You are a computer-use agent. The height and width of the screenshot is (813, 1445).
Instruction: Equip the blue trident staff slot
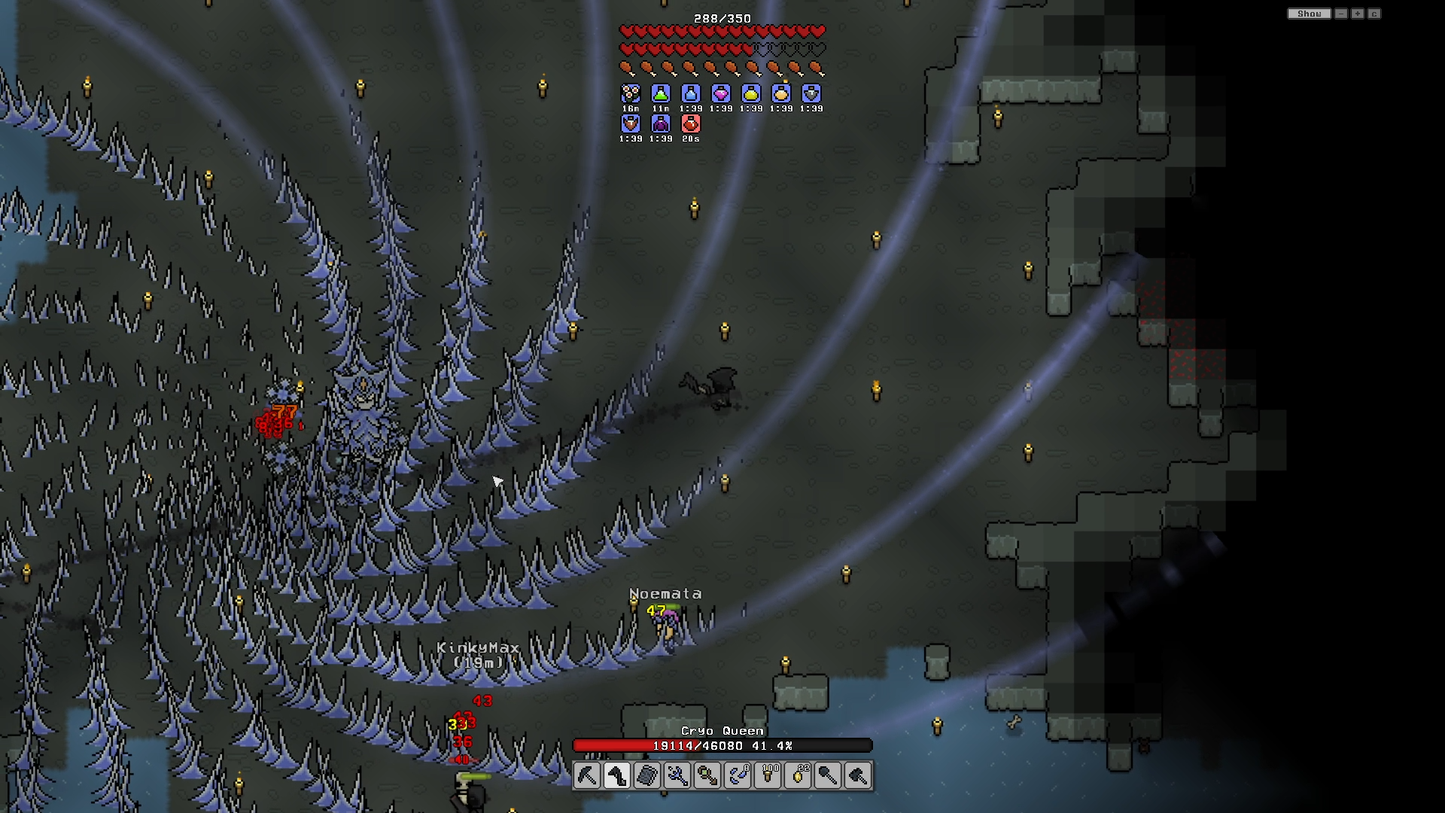coord(677,776)
